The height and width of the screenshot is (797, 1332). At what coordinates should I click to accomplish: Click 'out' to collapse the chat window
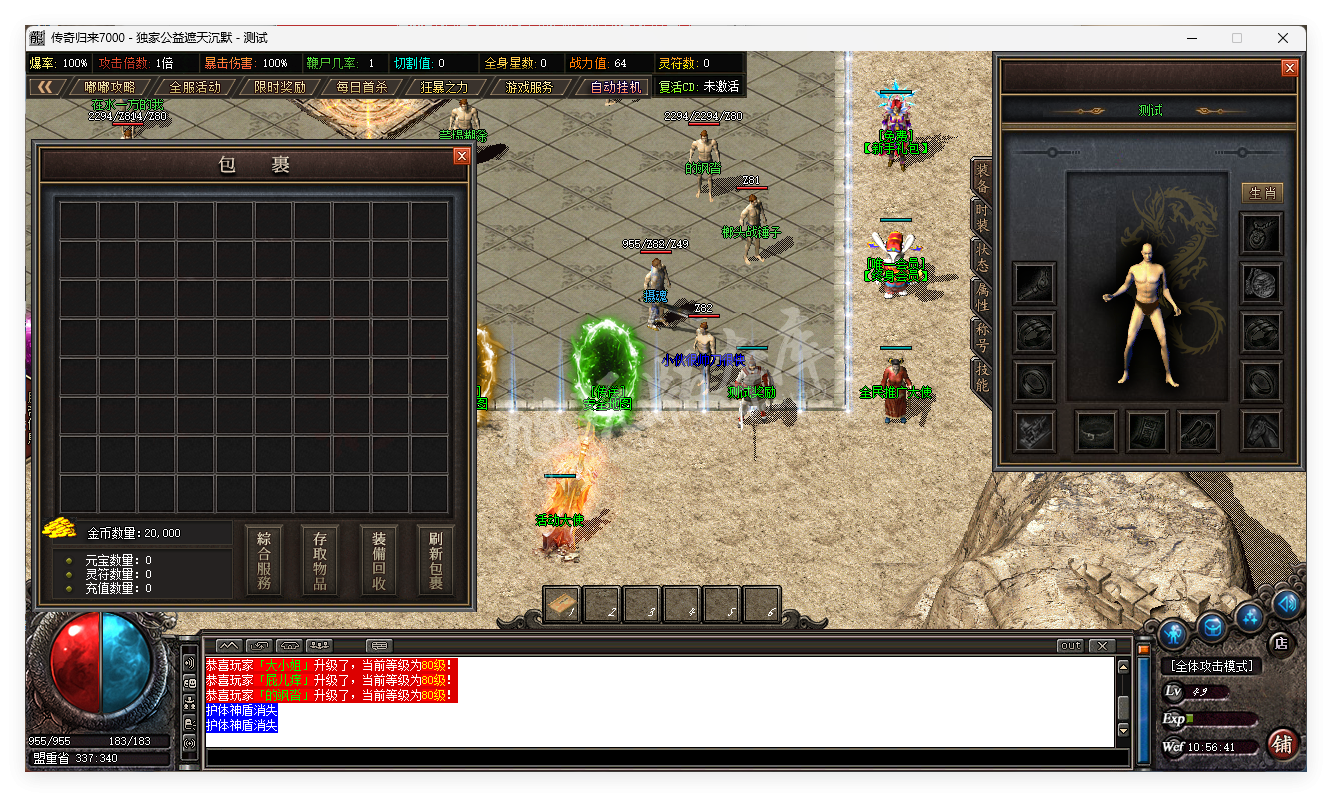click(1069, 645)
